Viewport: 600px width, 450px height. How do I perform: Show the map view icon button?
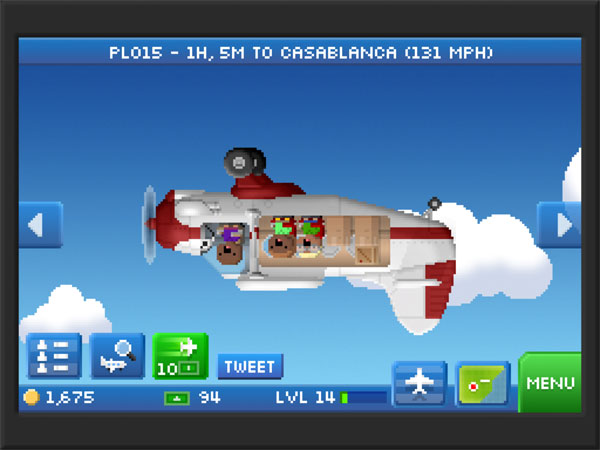(x=482, y=384)
